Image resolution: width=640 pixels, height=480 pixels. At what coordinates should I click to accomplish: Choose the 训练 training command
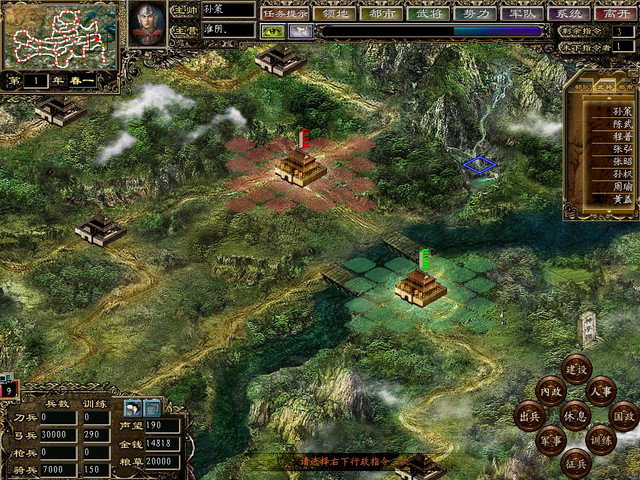pos(601,439)
